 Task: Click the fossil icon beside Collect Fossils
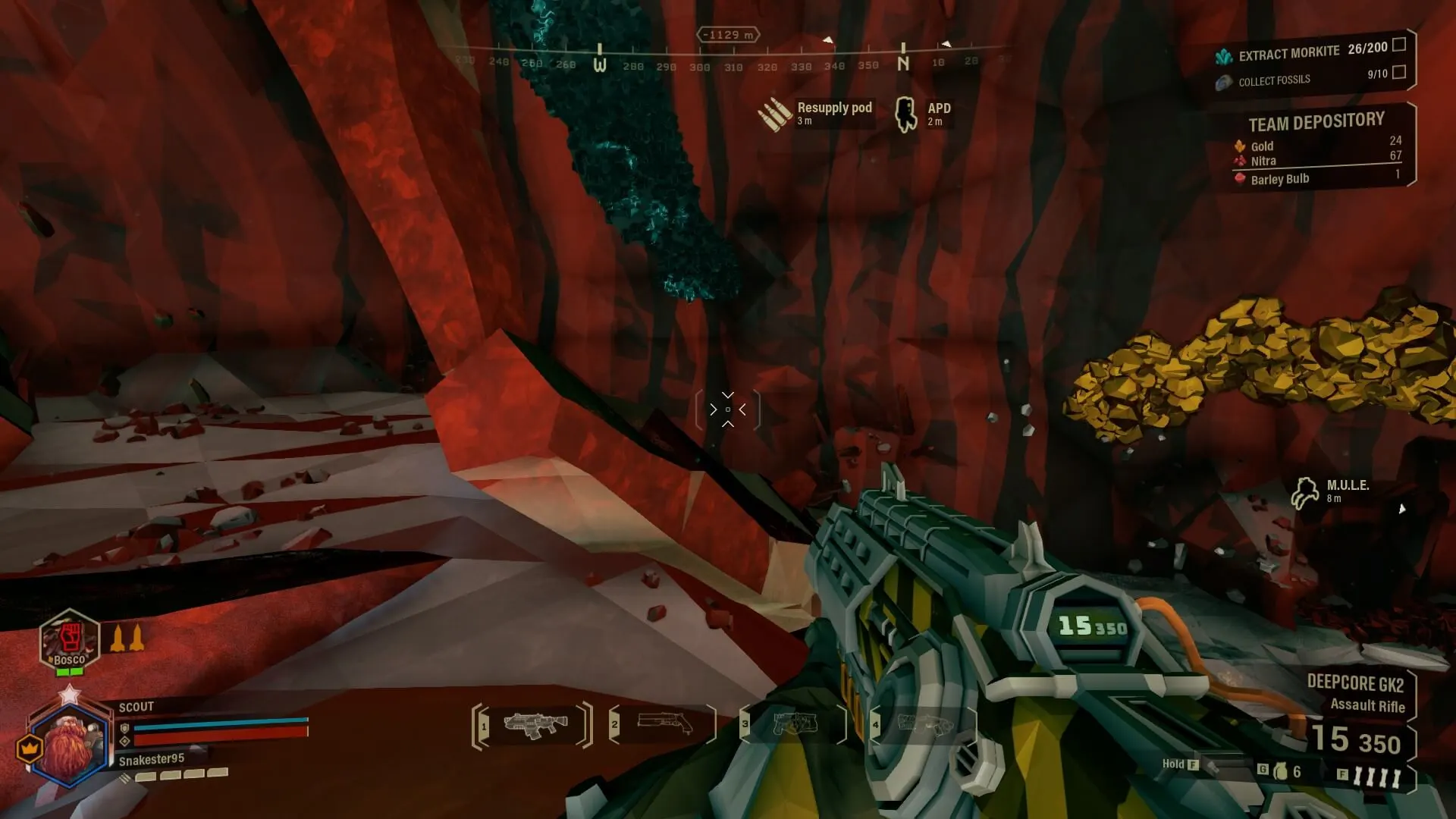point(1222,82)
